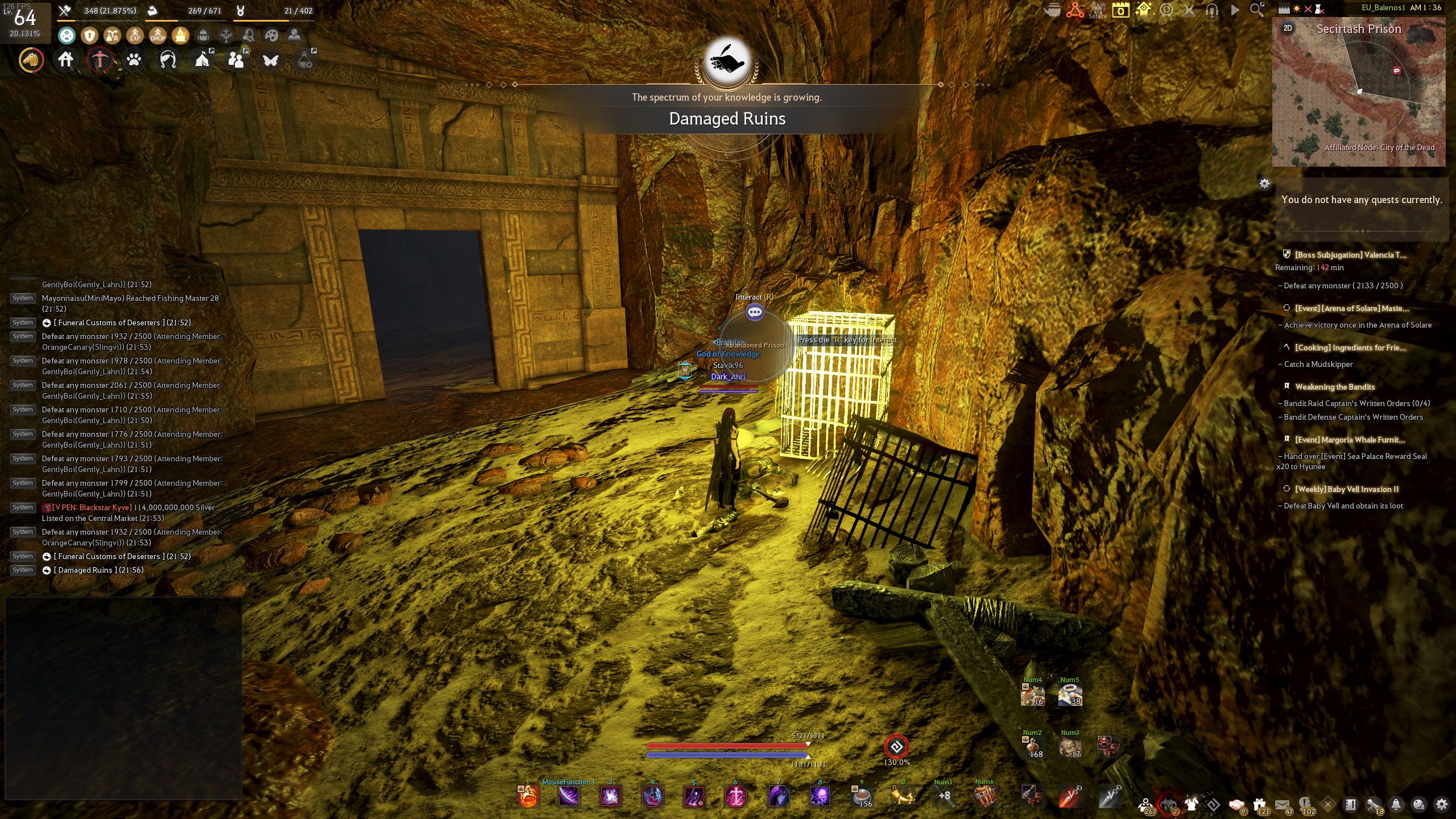This screenshot has width=1456, height=819.
Task: Expand the [Weekly] Baby Vell Invasion II quest
Action: click(x=1349, y=489)
